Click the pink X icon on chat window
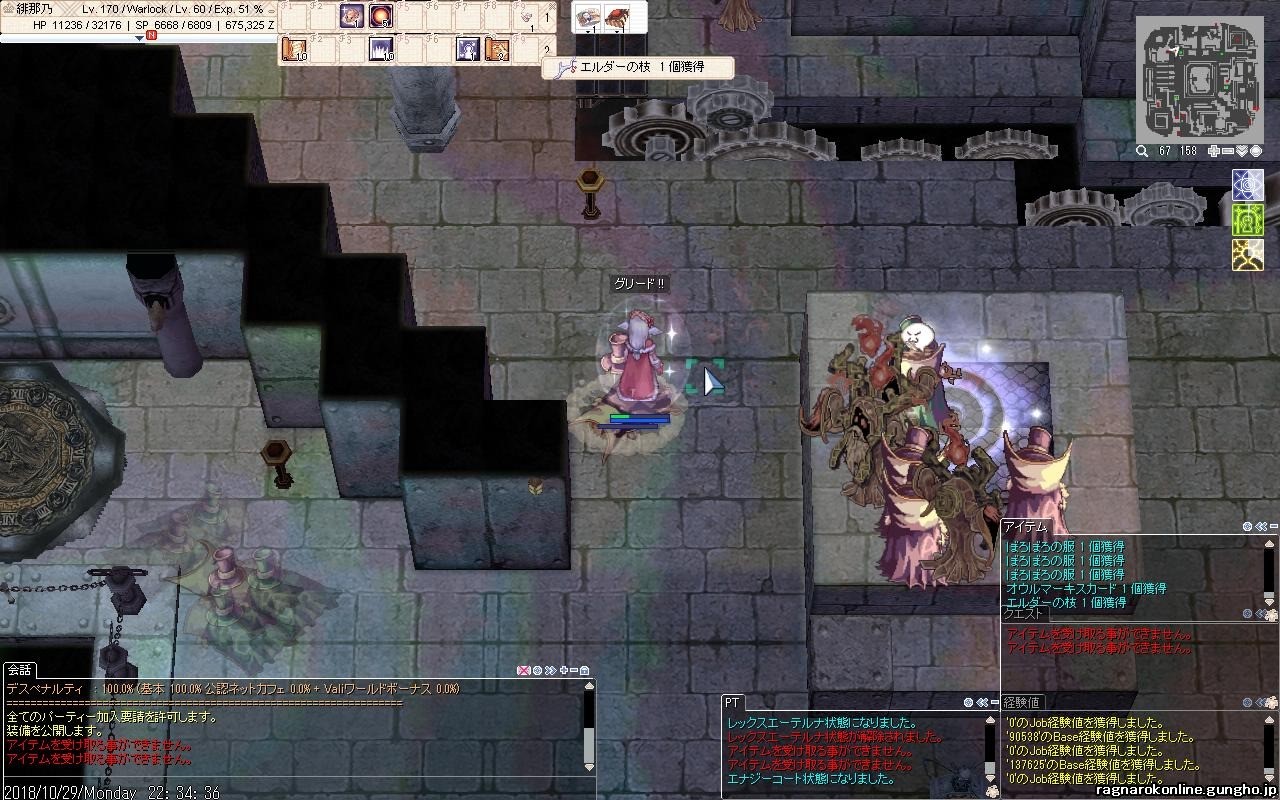This screenshot has height=800, width=1280. 522,670
